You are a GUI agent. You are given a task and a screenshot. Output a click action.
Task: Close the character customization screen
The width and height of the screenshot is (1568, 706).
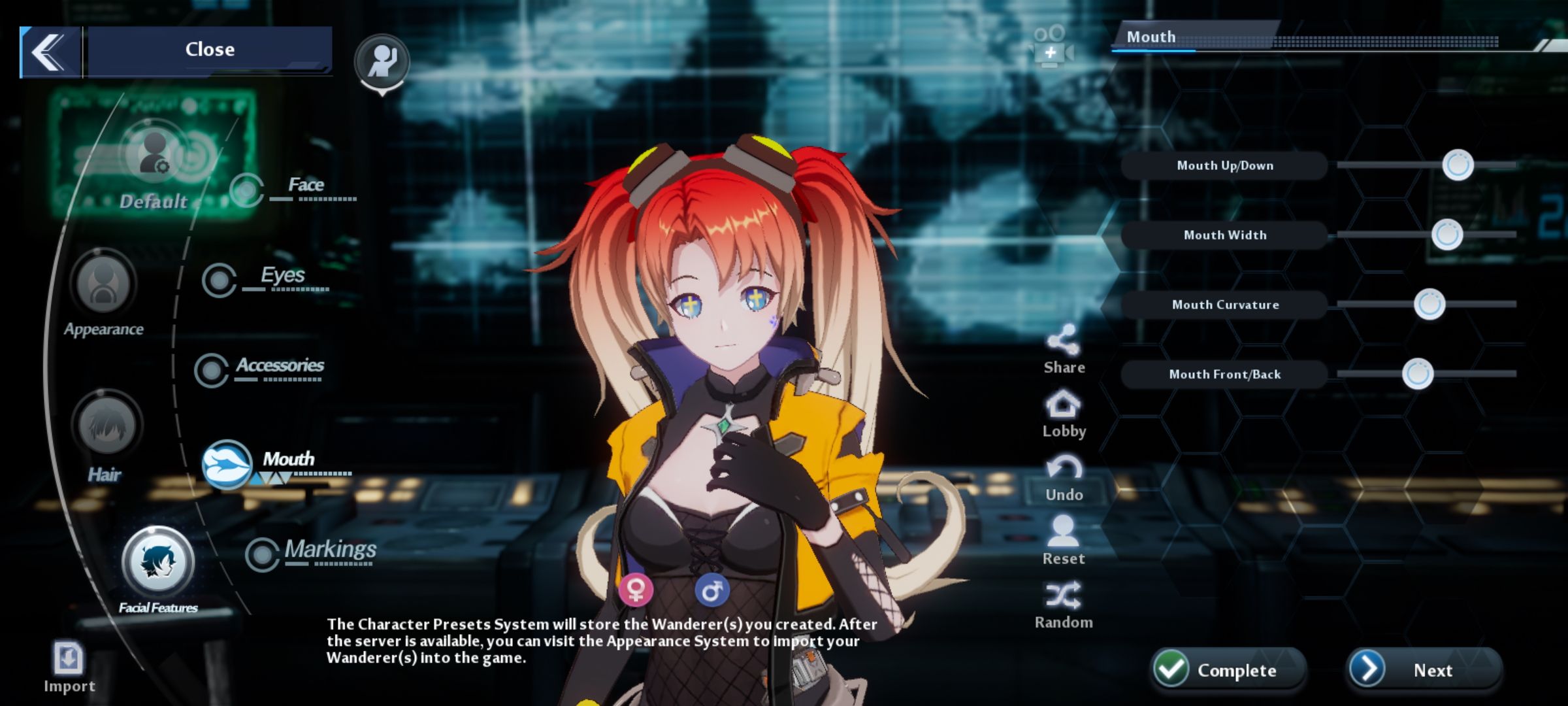(209, 50)
